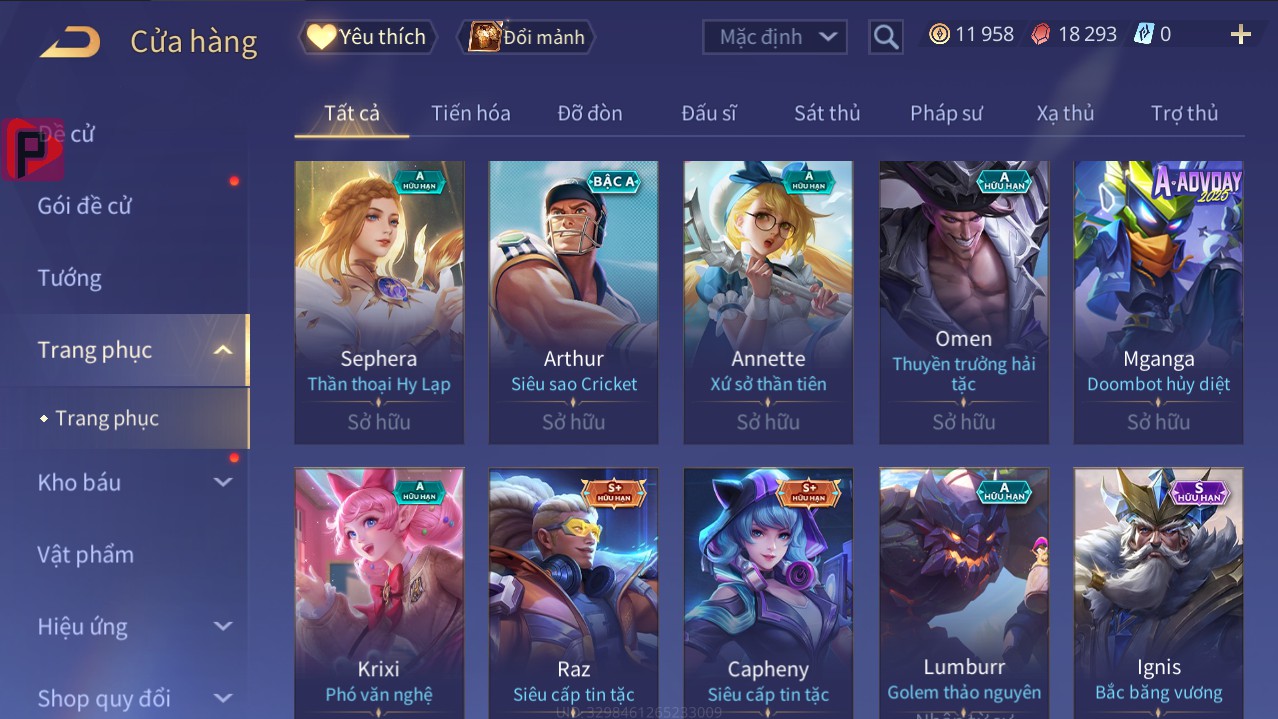Viewport: 1278px width, 719px height.
Task: Add currency with the plus button
Action: point(1240,35)
